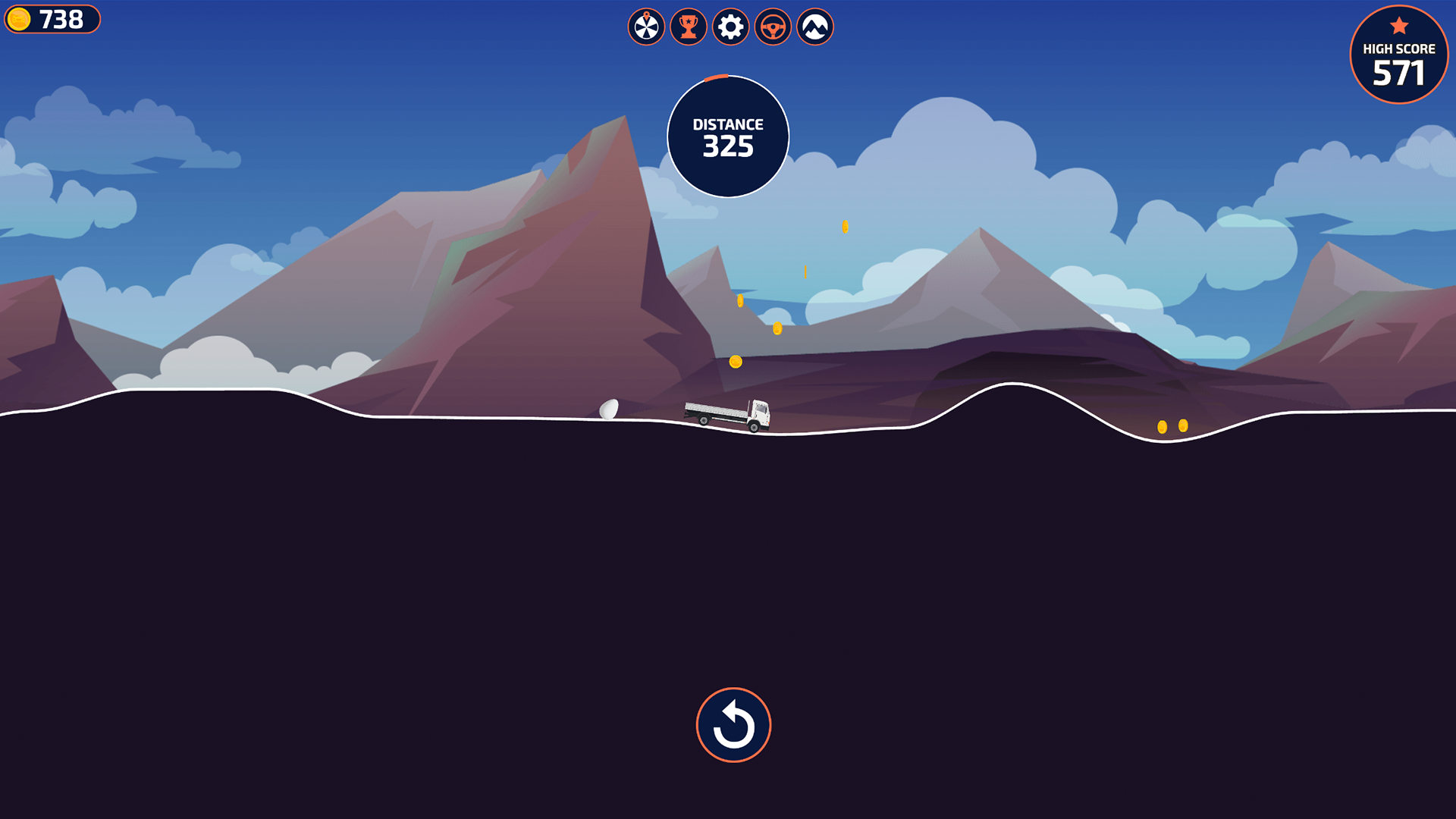The image size is (1456, 819).
Task: Click the orange progress arc on the distance meter
Action: click(717, 77)
